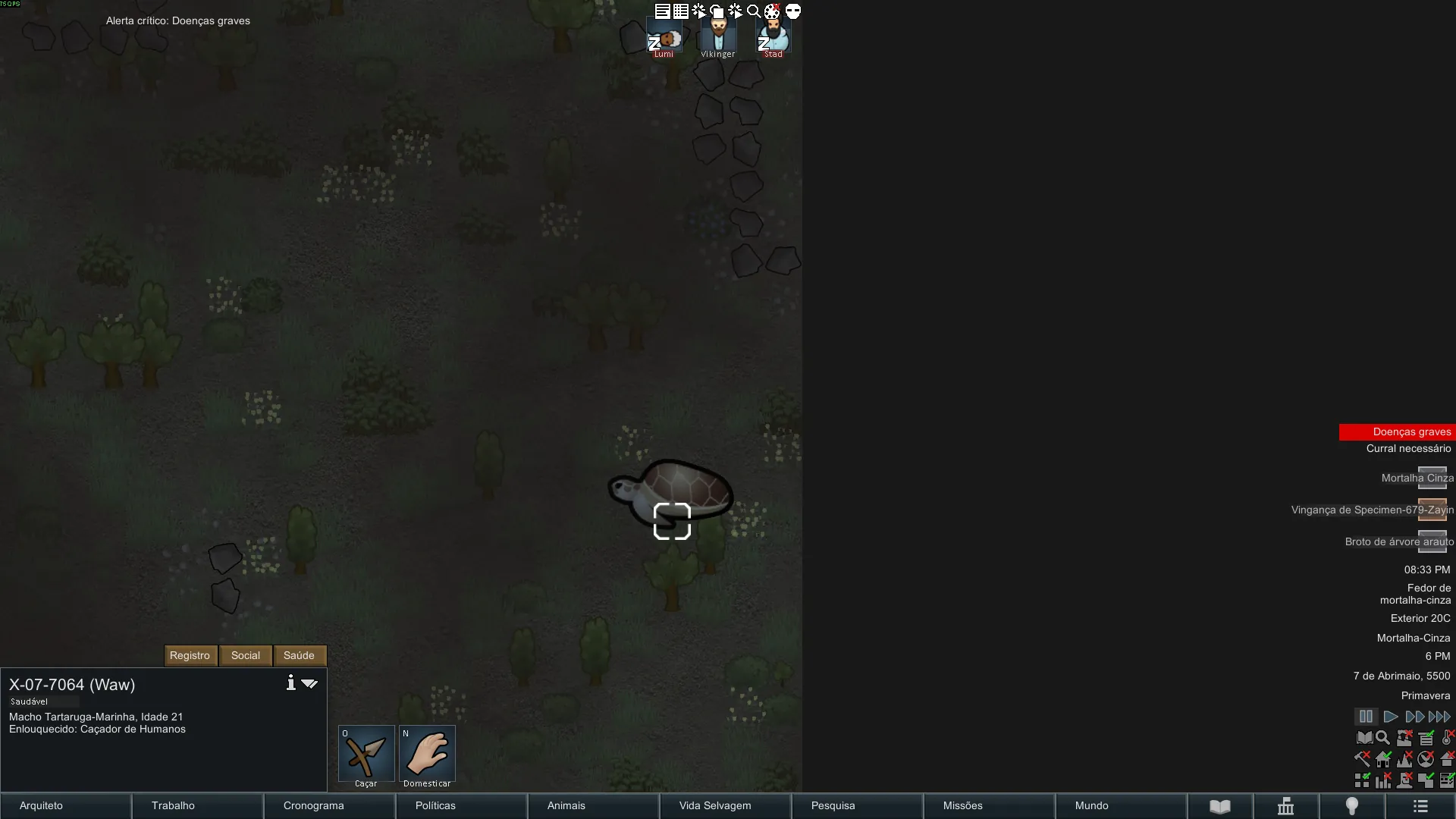
Task: Open the Arquiteto menu
Action: tap(65, 805)
